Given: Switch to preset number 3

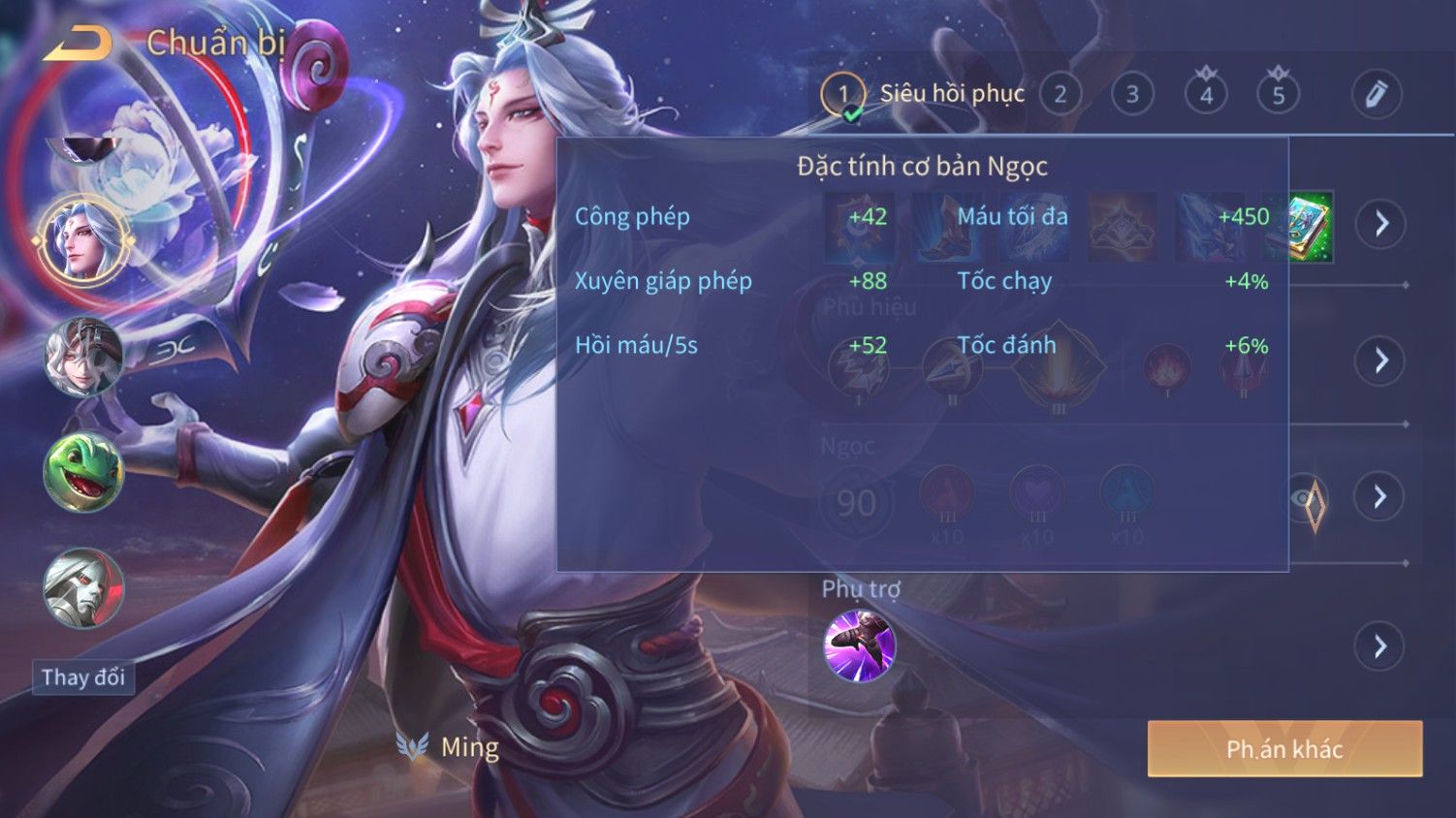Looking at the screenshot, I should tap(1132, 95).
